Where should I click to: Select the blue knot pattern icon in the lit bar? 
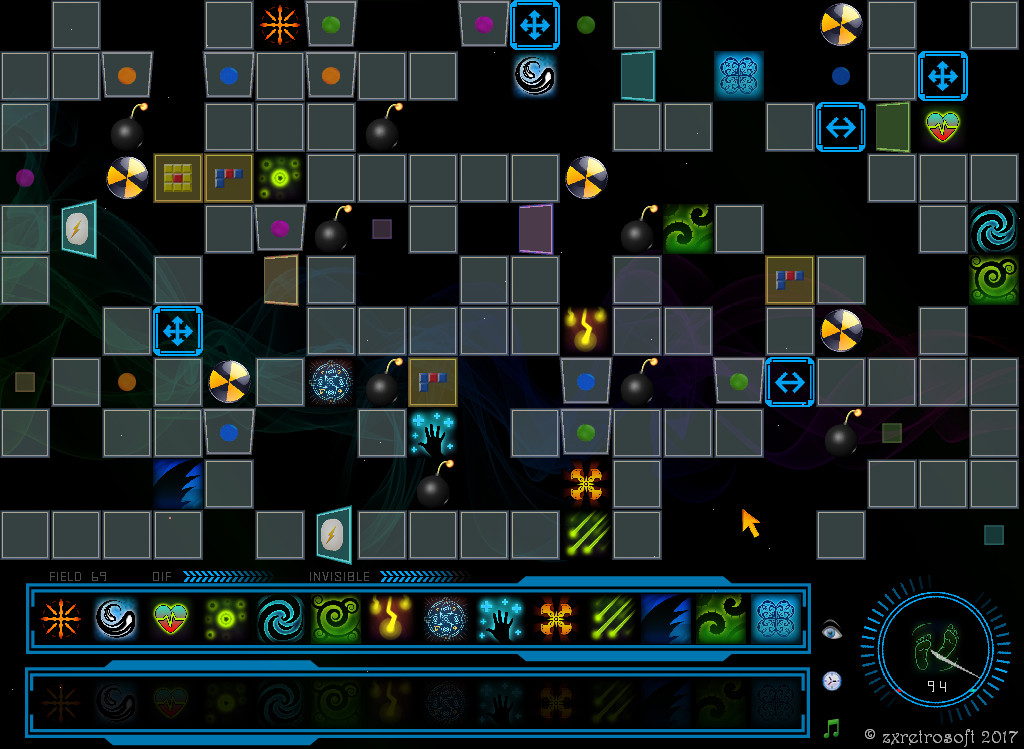point(774,619)
